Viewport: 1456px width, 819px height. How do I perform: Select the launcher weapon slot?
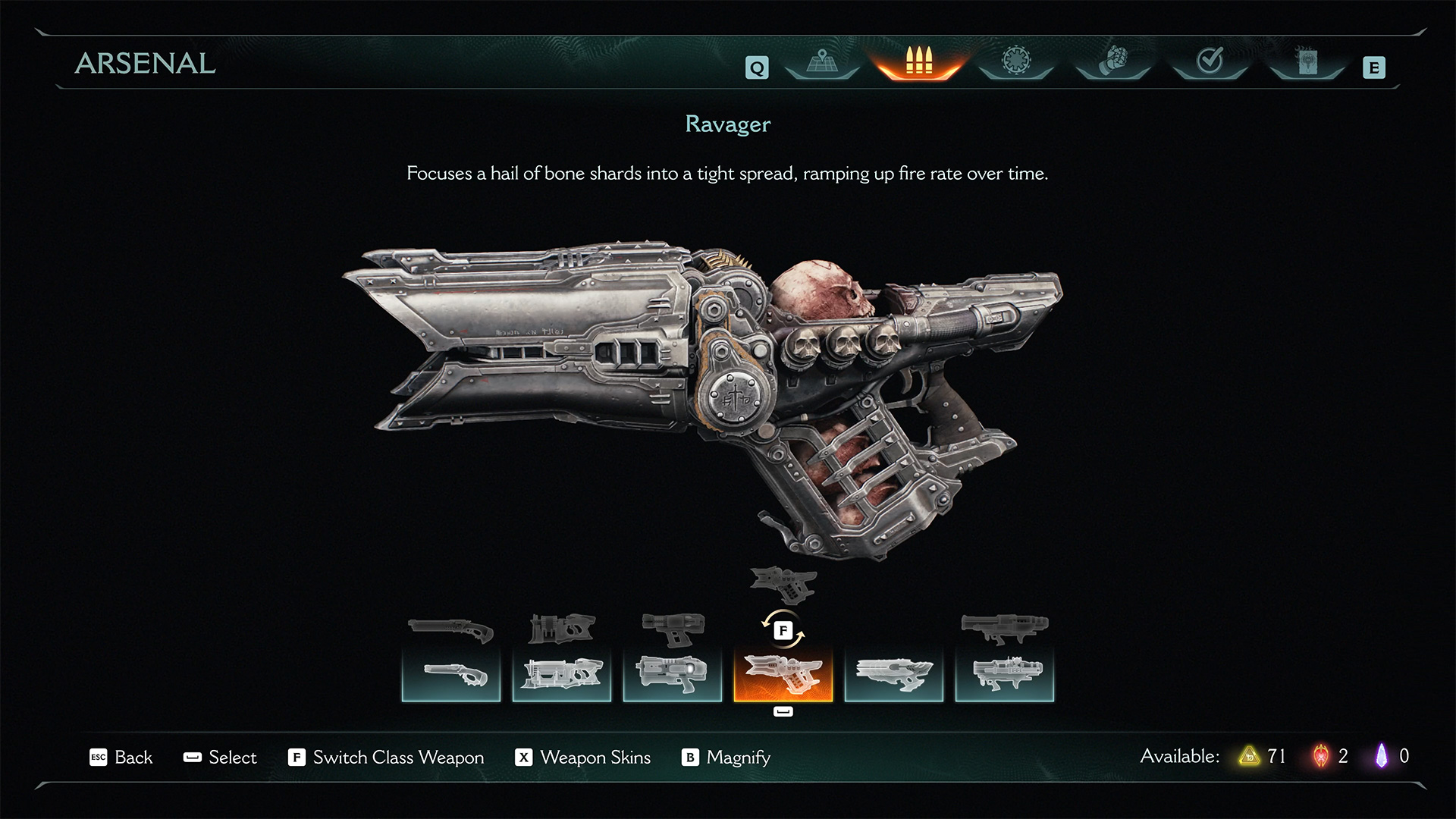pyautogui.click(x=1005, y=674)
